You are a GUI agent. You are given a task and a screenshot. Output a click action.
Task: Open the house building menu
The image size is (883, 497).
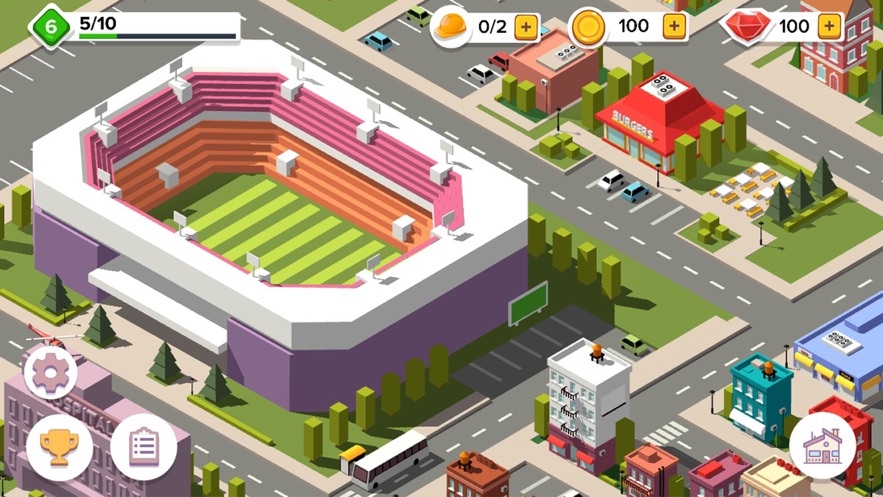(822, 445)
